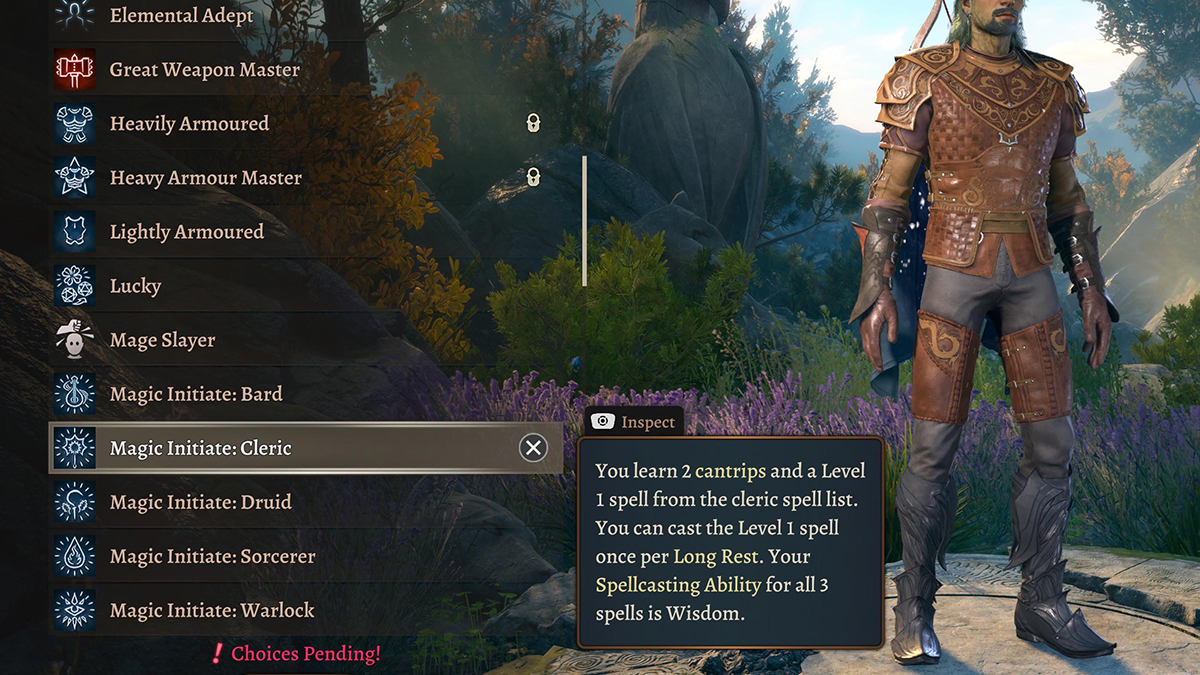Click the feat list scrollbar
The width and height of the screenshot is (1200, 675).
584,220
